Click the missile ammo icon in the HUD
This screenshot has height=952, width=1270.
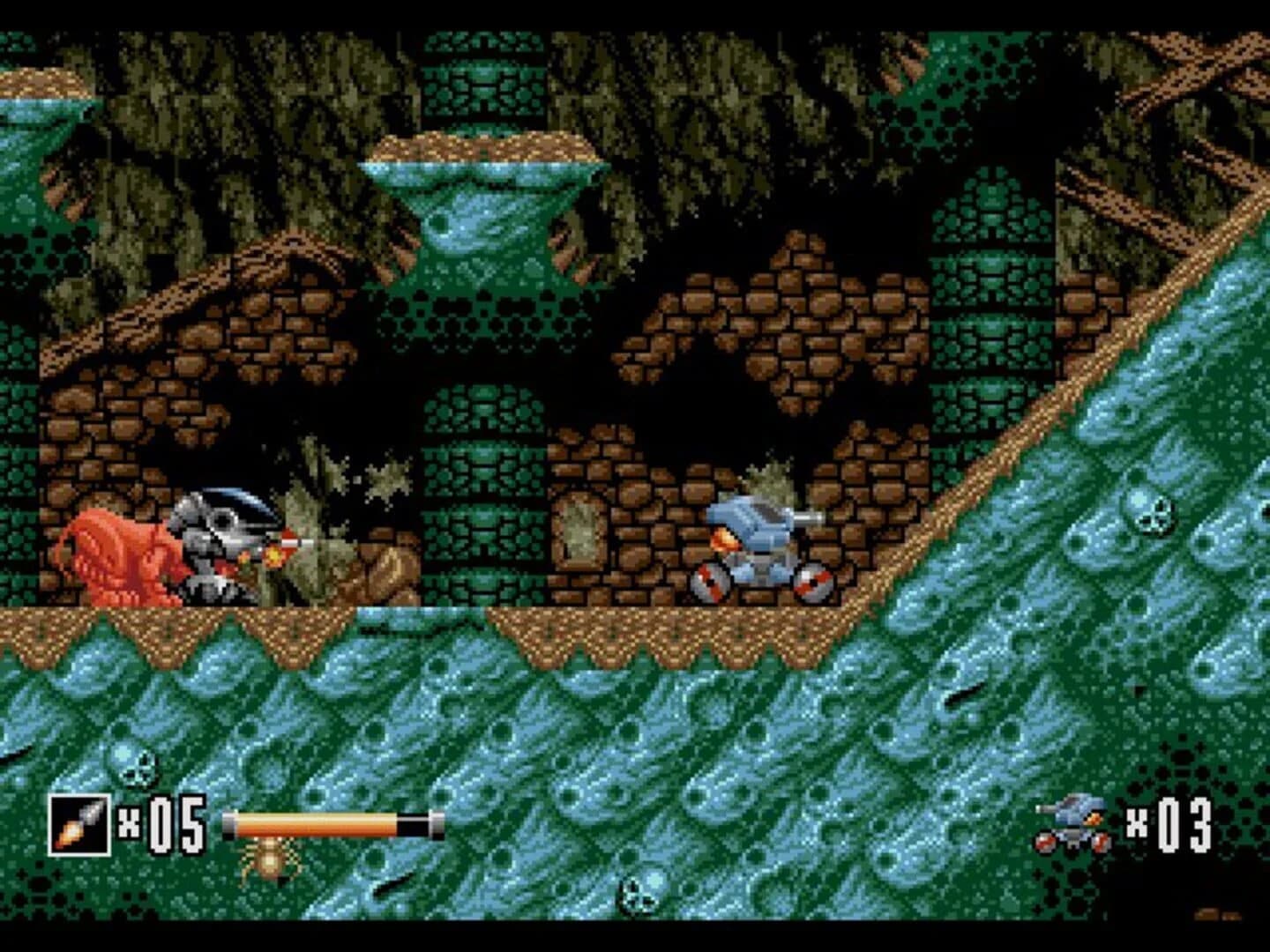[80, 821]
